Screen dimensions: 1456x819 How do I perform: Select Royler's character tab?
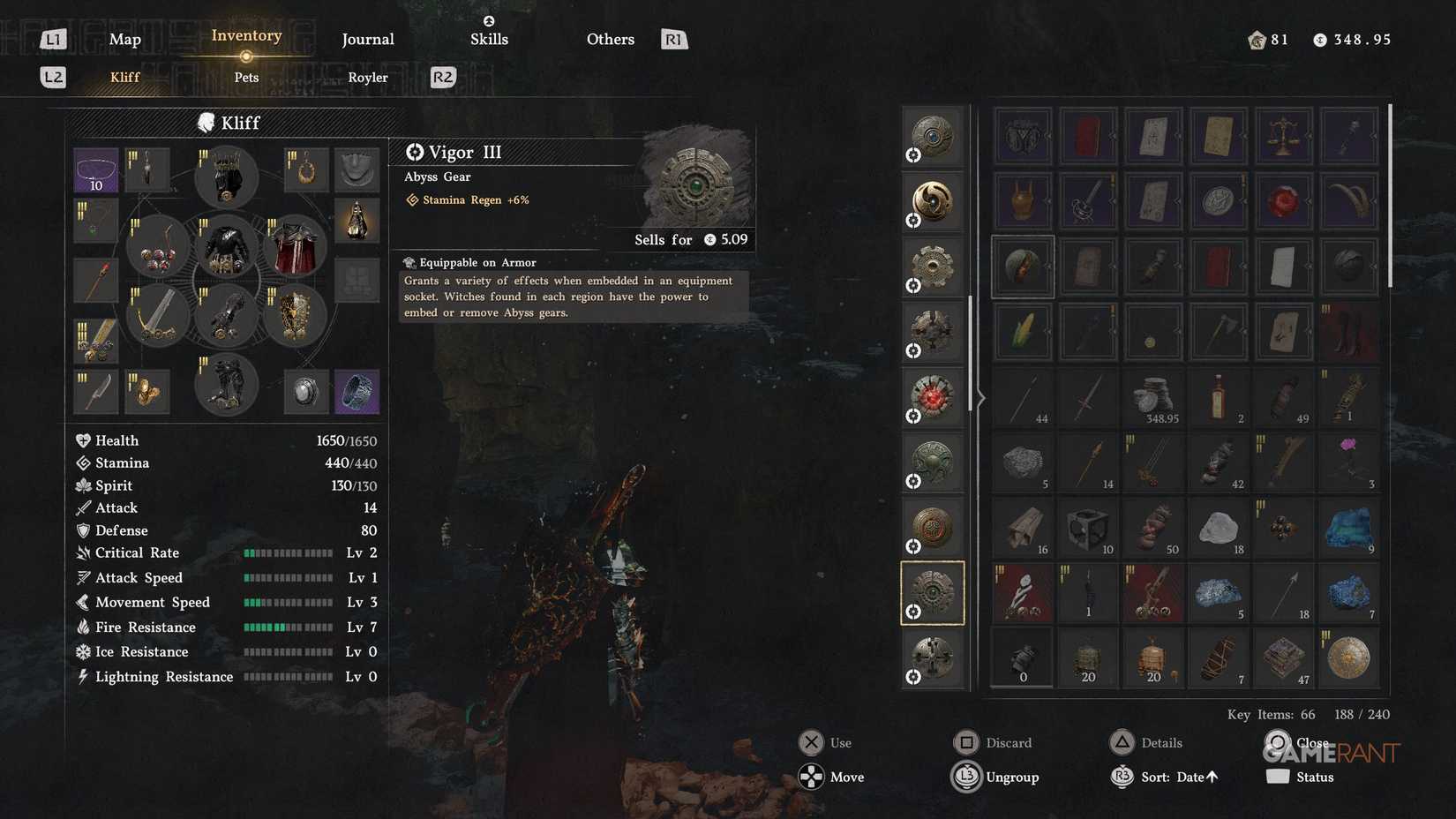tap(367, 78)
